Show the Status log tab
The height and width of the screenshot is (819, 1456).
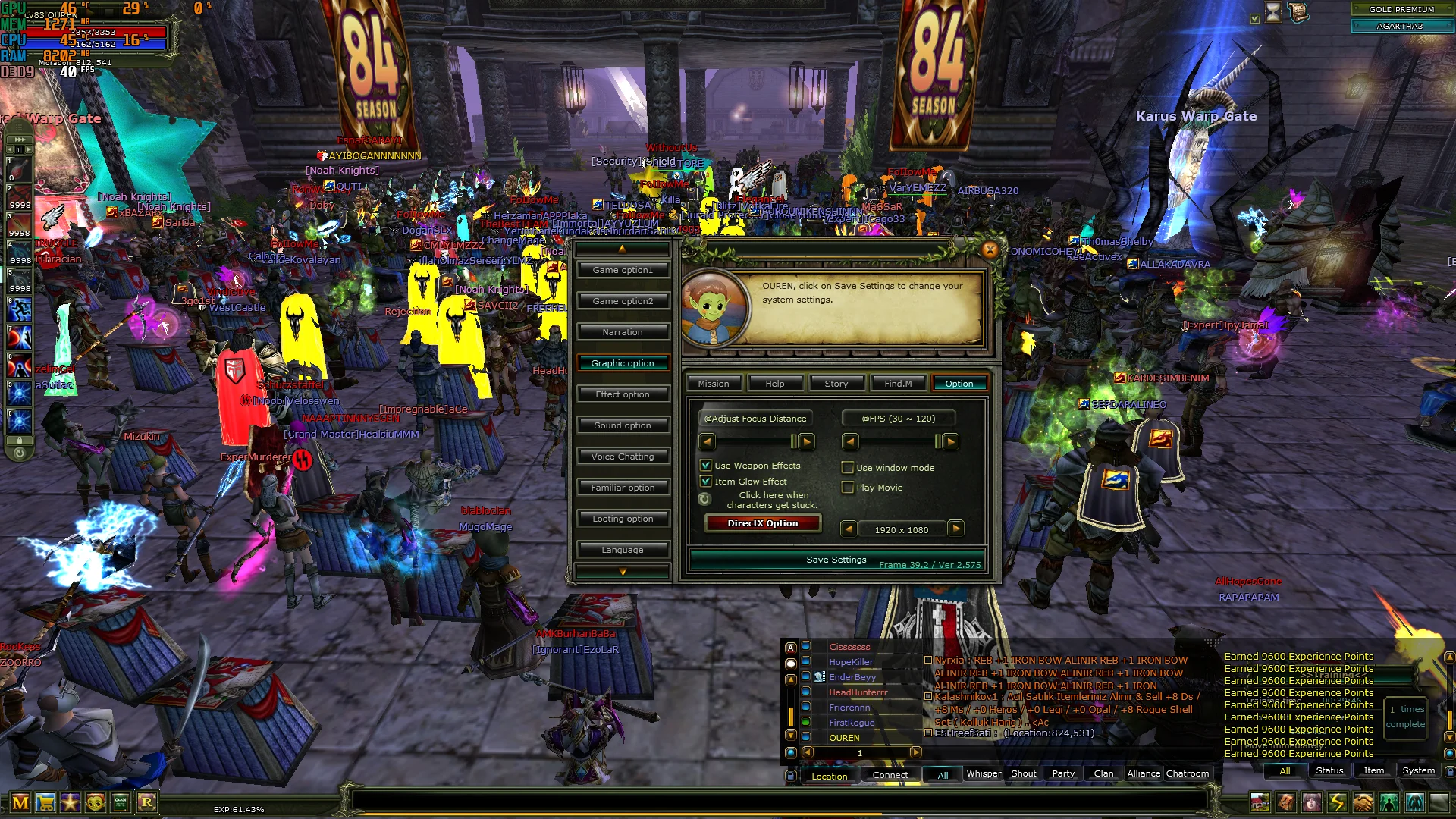tap(1329, 770)
